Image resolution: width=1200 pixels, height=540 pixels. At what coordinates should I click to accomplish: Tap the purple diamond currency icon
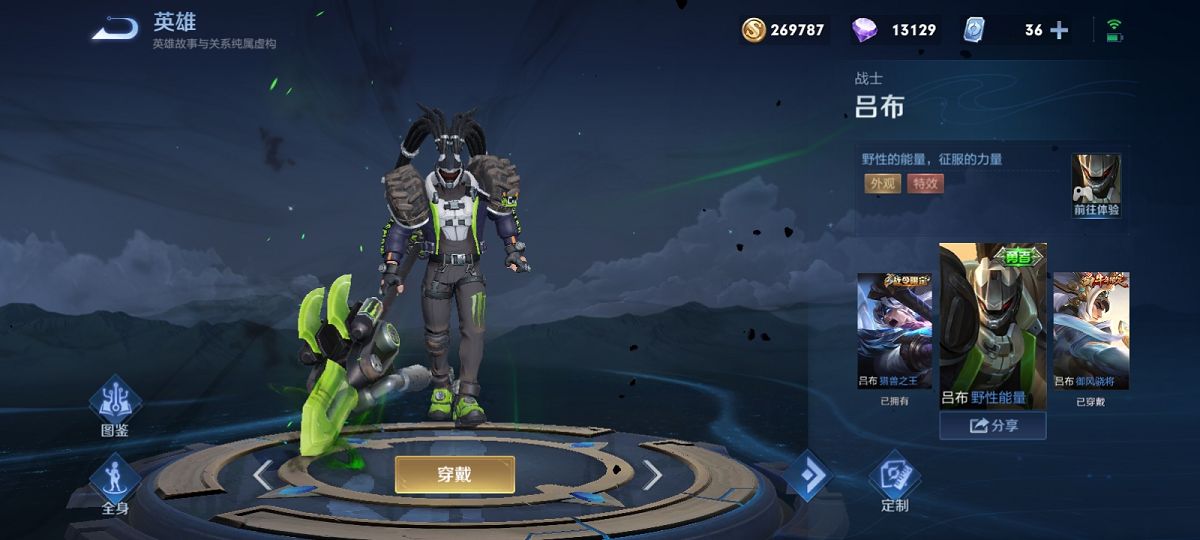point(864,30)
